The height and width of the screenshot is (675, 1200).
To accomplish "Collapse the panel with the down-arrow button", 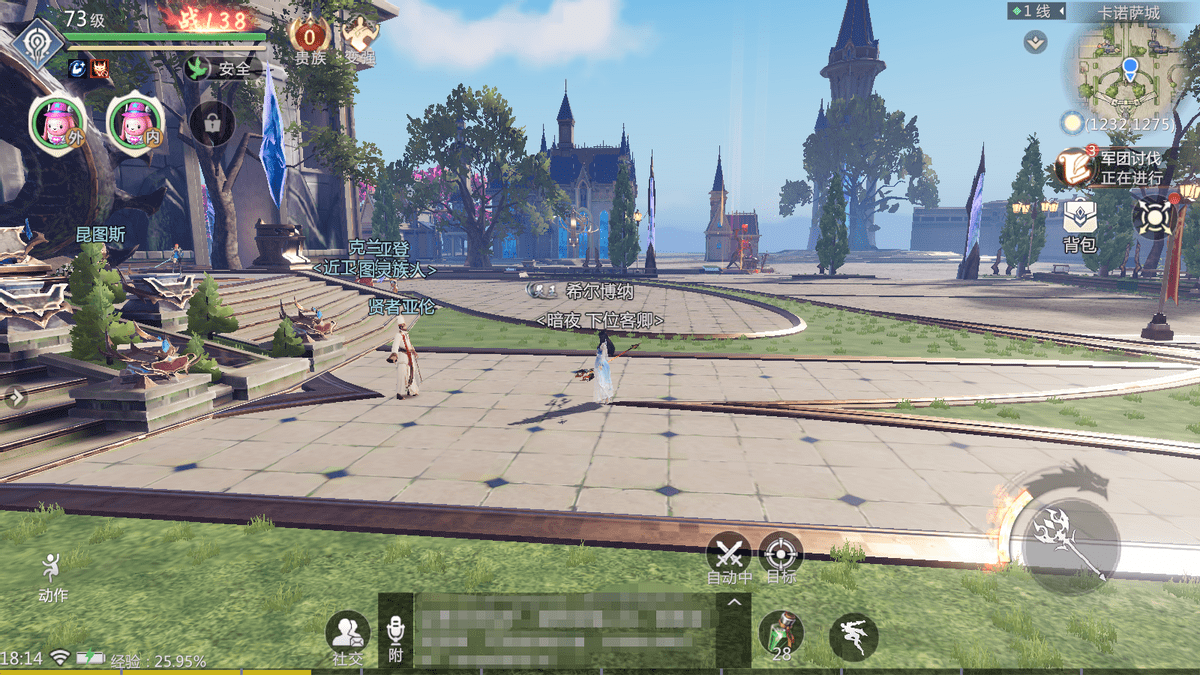I will (1035, 42).
